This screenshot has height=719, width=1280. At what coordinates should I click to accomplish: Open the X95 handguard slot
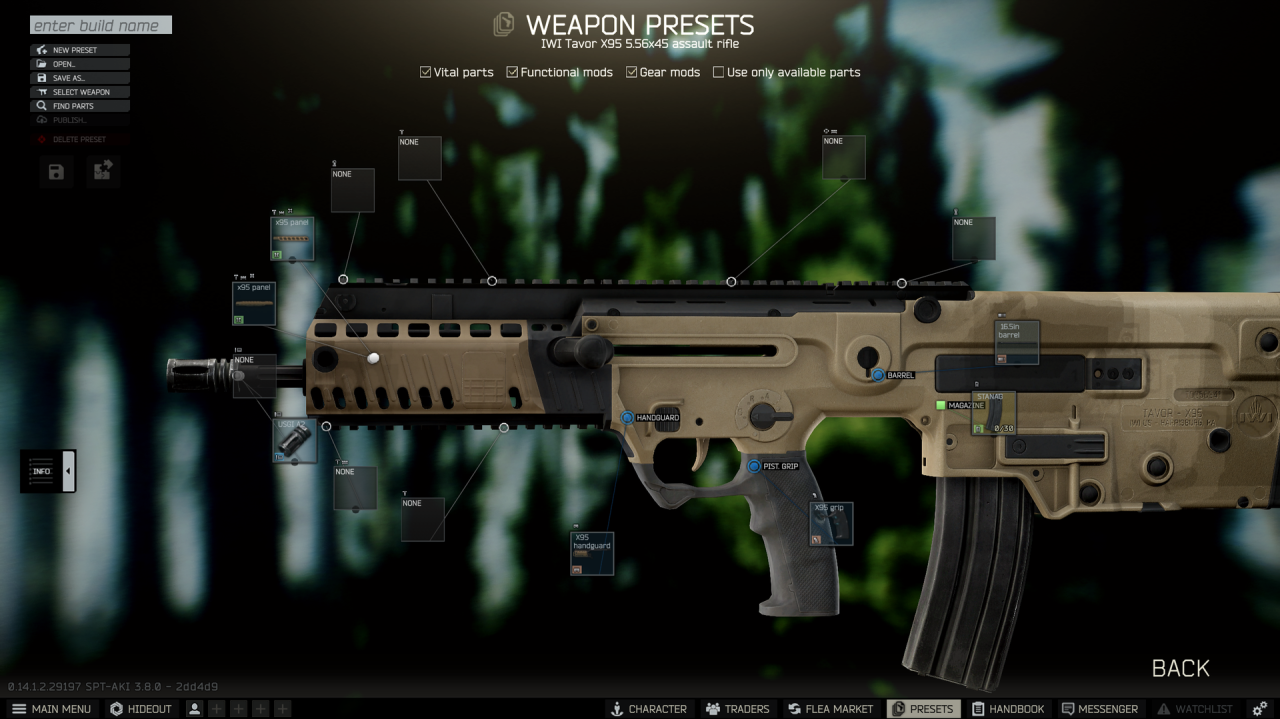pyautogui.click(x=591, y=553)
